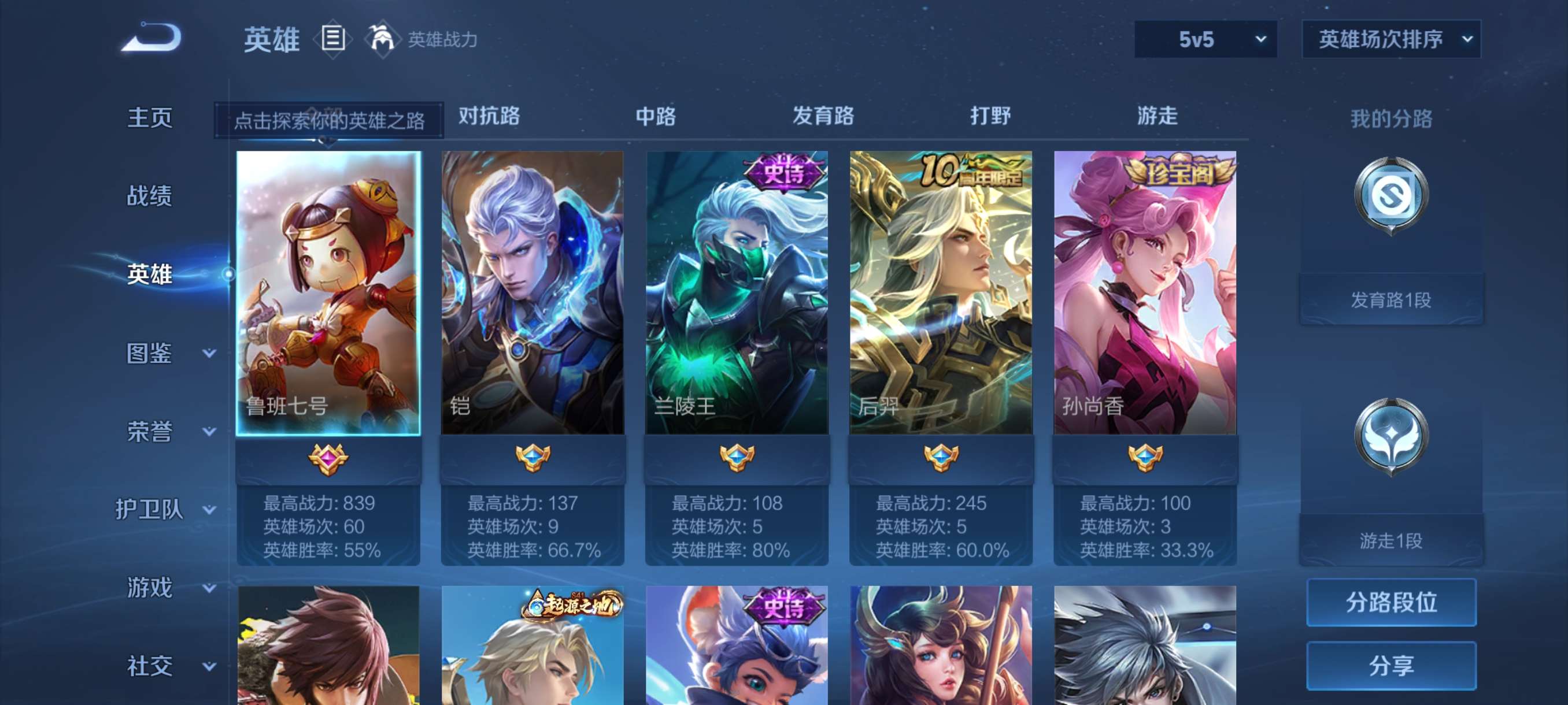
Task: Click 鲁班七号's pink mastery medal
Action: click(x=329, y=461)
